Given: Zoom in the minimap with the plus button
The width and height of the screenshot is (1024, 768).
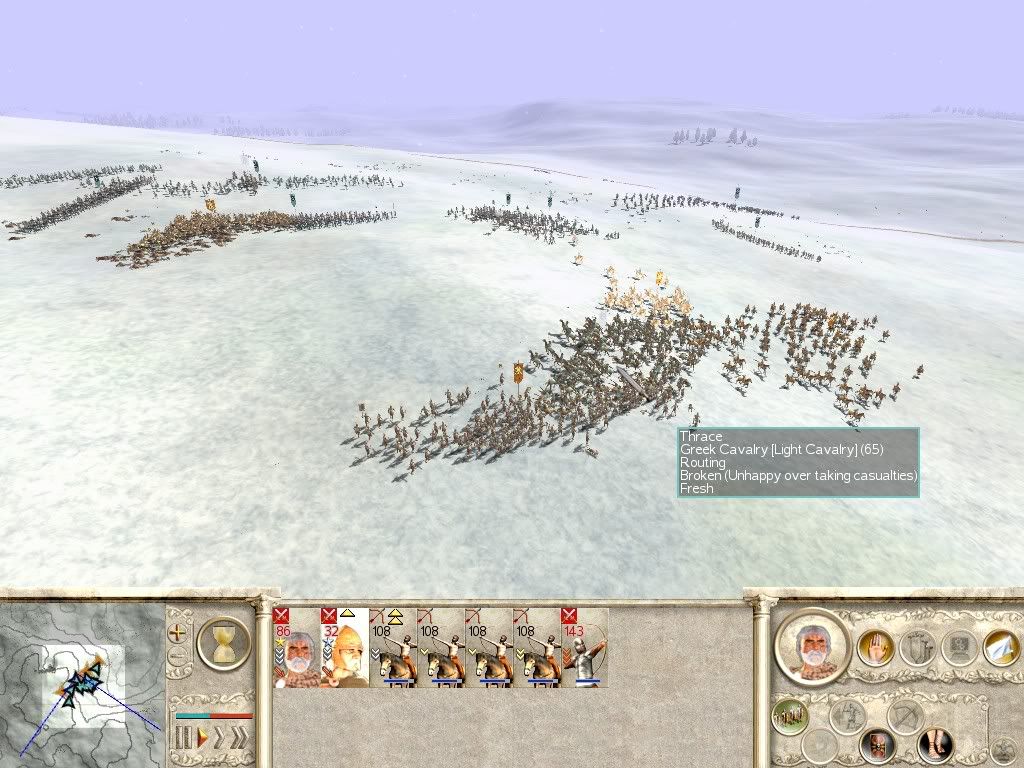Looking at the screenshot, I should click(x=178, y=632).
